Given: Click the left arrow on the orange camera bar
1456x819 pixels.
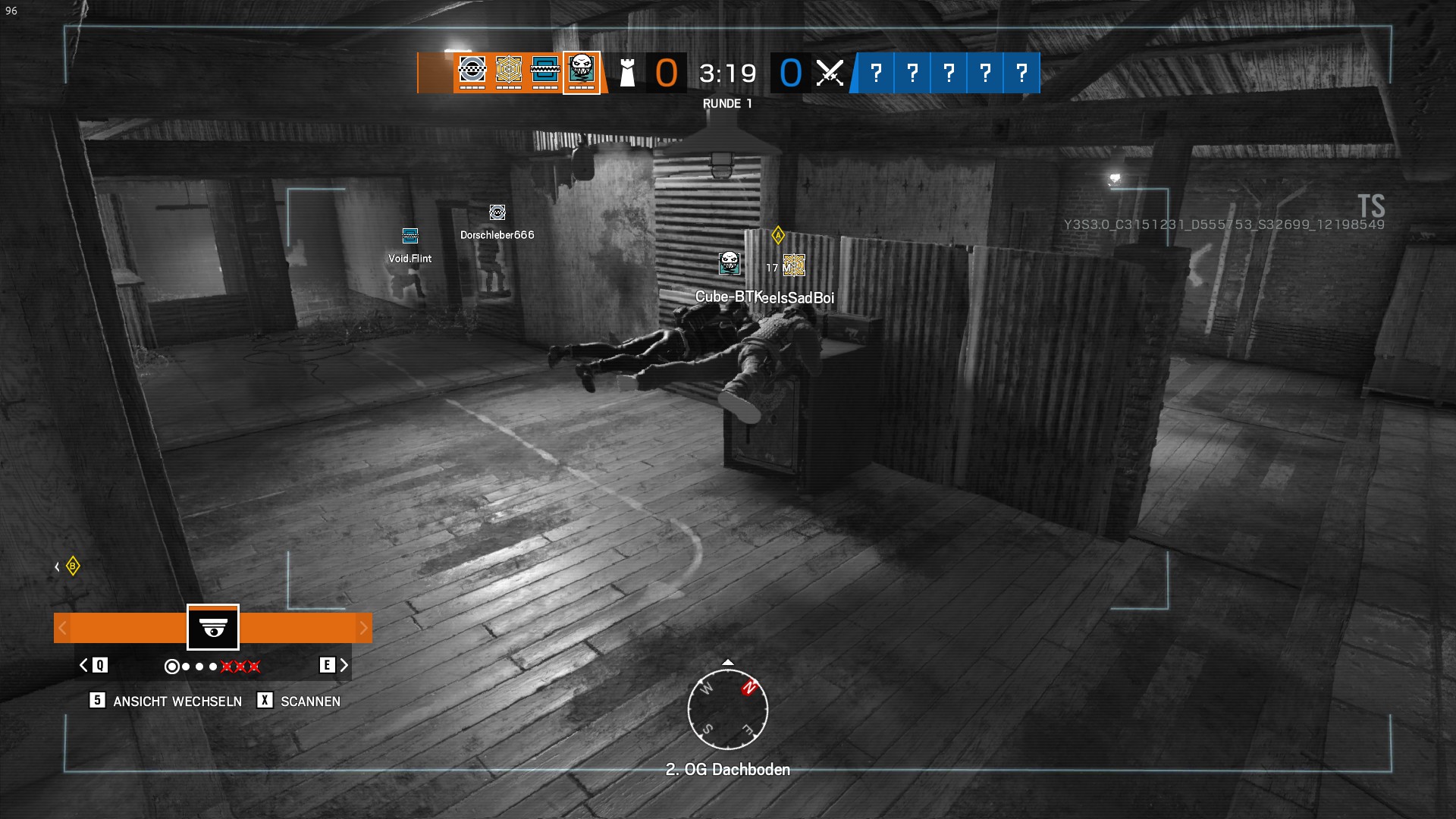Looking at the screenshot, I should pos(61,628).
